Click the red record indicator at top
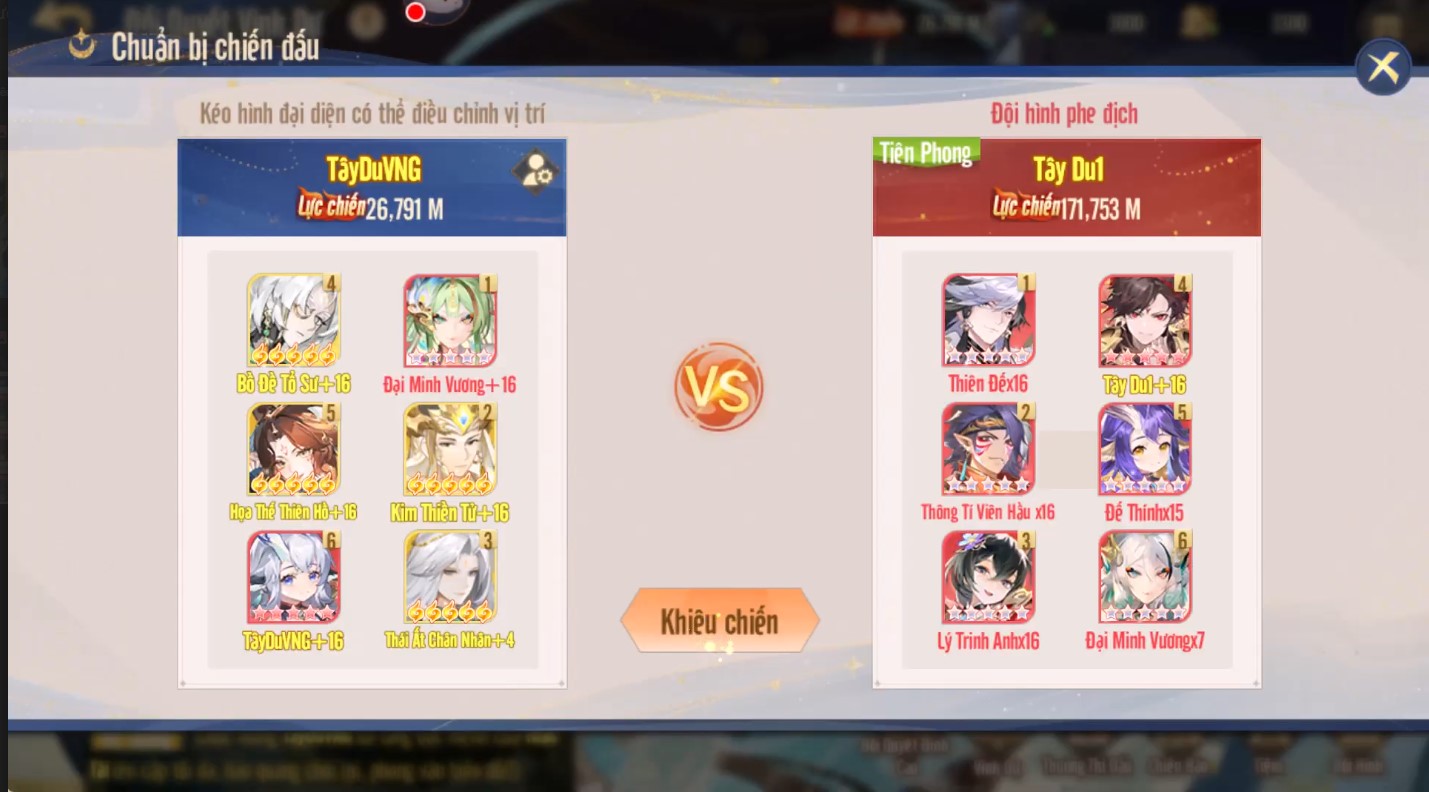The width and height of the screenshot is (1429, 792). click(x=414, y=11)
